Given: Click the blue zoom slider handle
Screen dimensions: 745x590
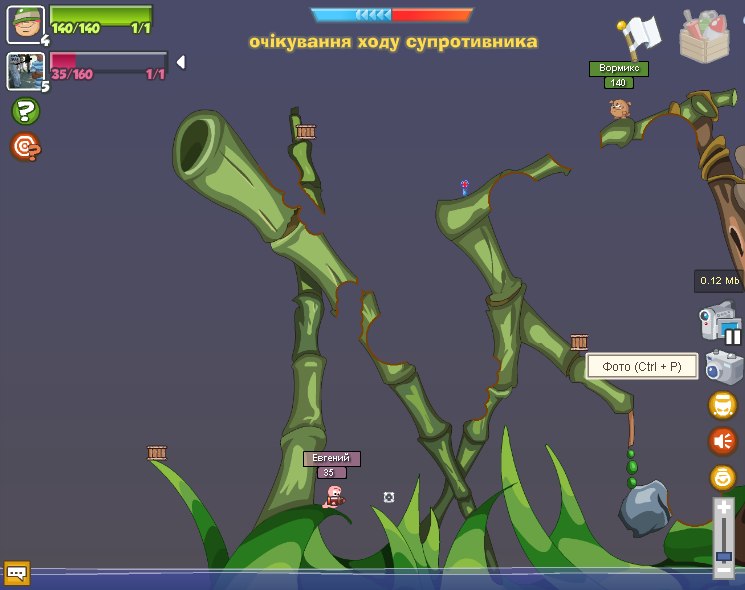Looking at the screenshot, I should 723,555.
